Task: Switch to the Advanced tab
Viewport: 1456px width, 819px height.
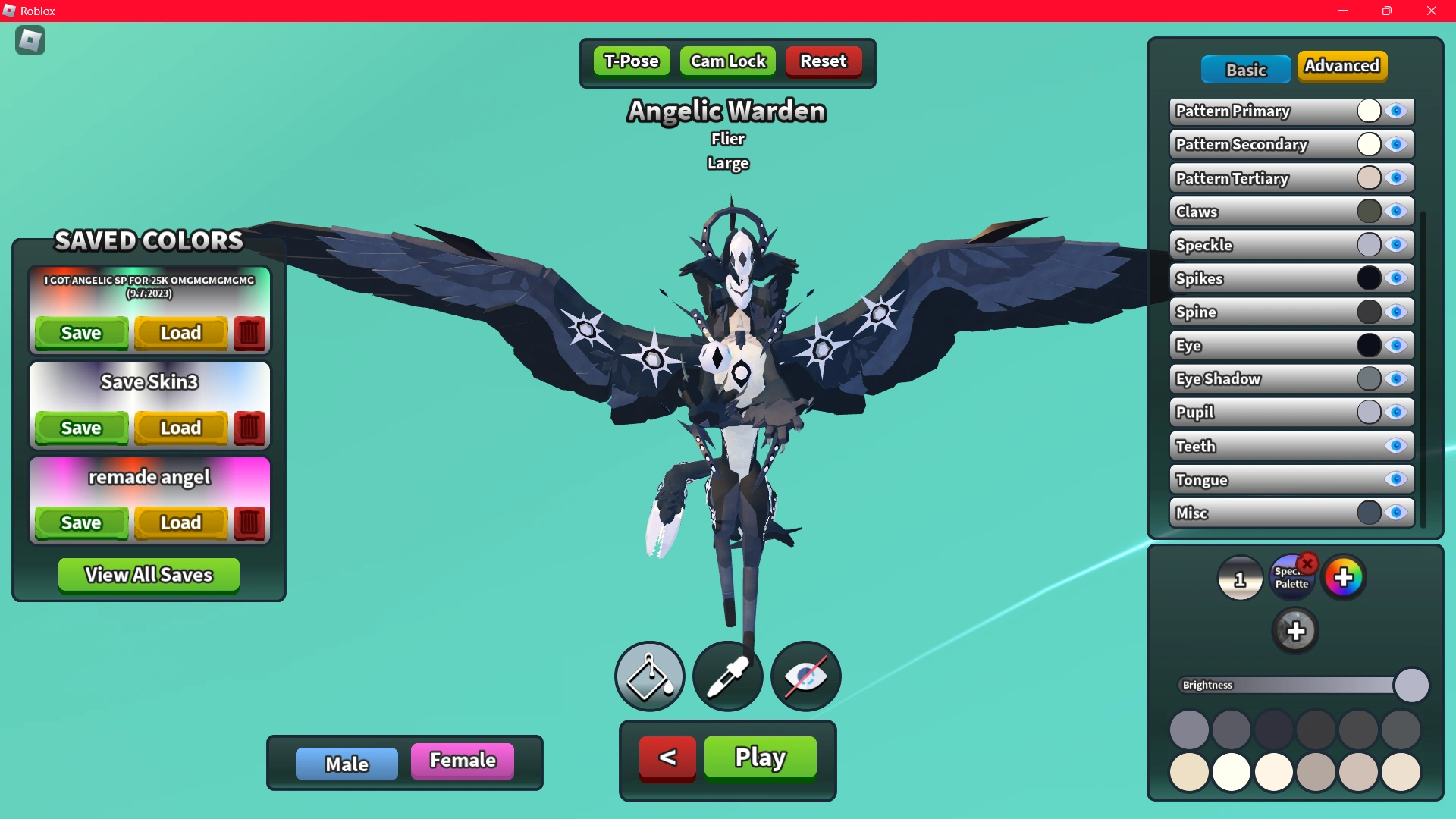Action: (1342, 66)
